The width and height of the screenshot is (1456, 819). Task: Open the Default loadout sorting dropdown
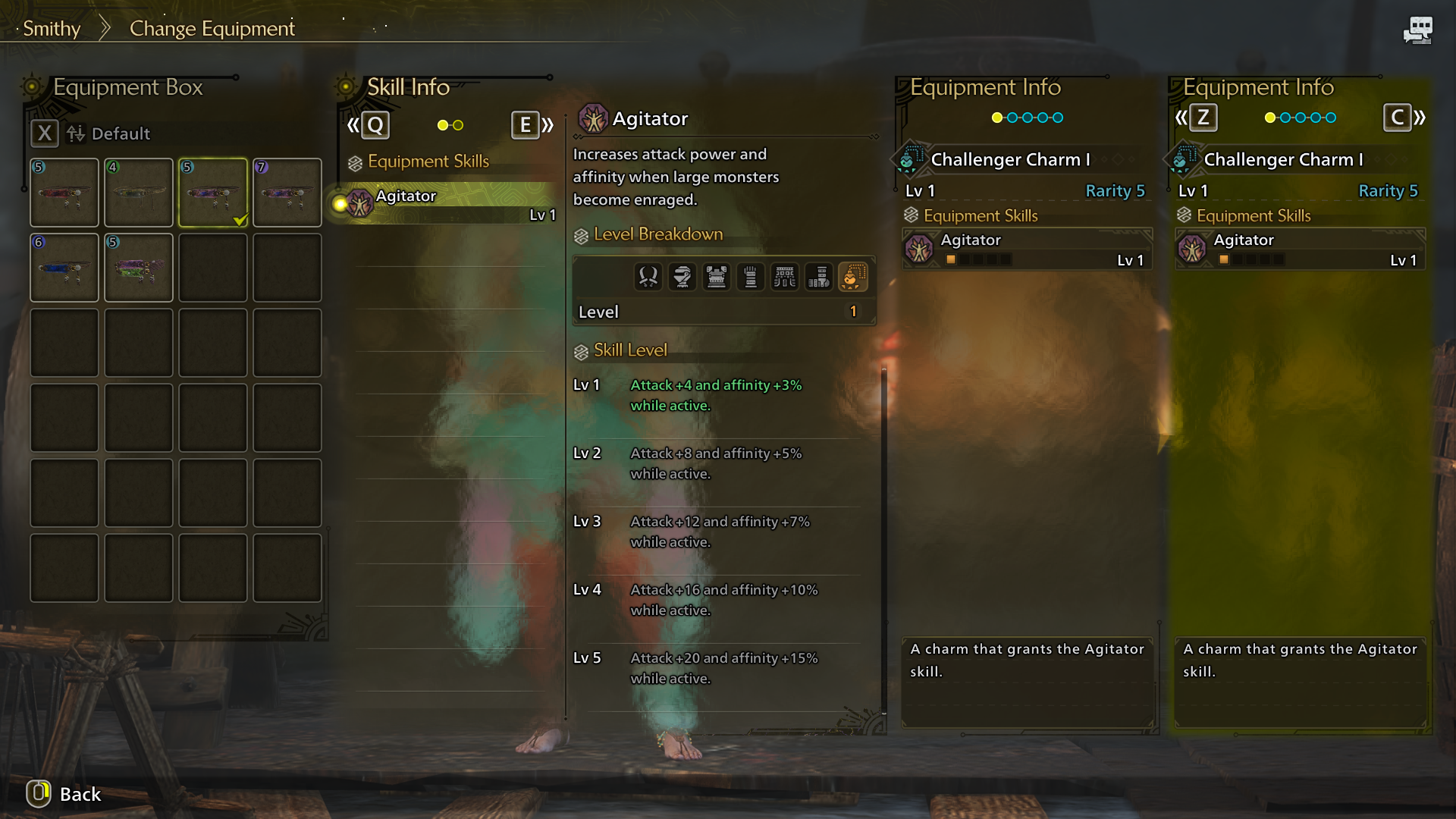[110, 133]
